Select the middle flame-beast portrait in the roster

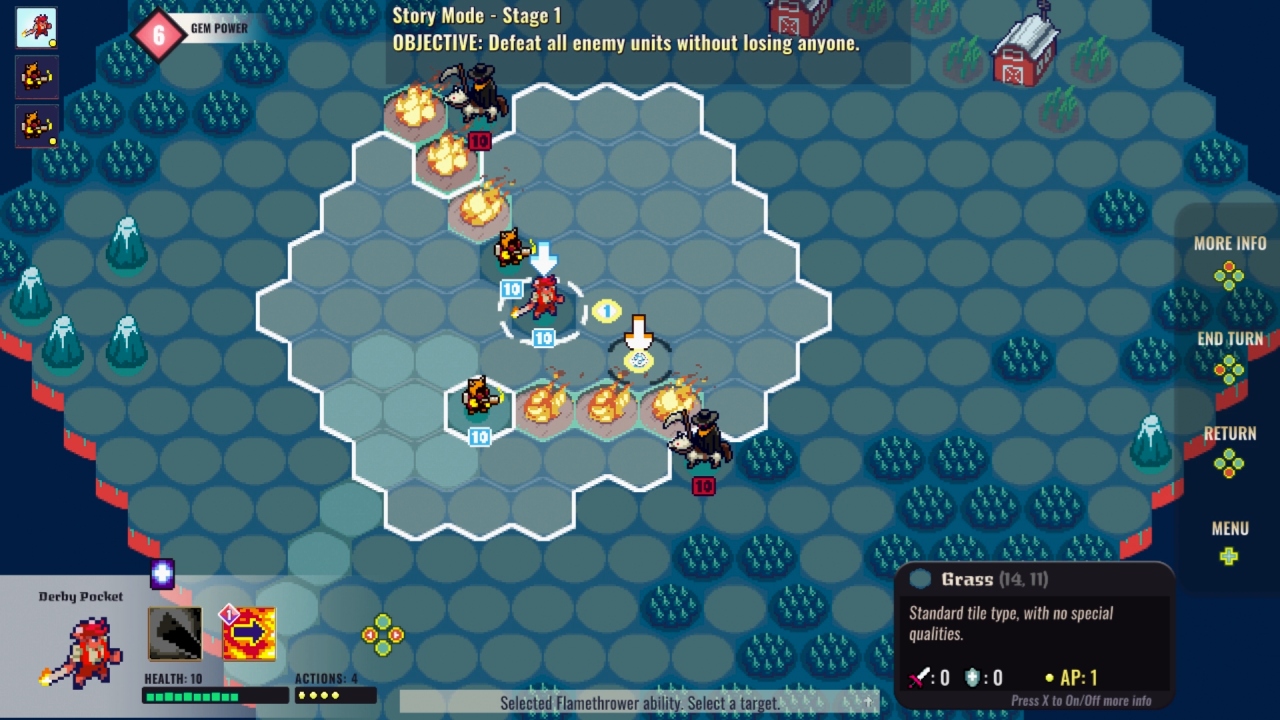[35, 75]
